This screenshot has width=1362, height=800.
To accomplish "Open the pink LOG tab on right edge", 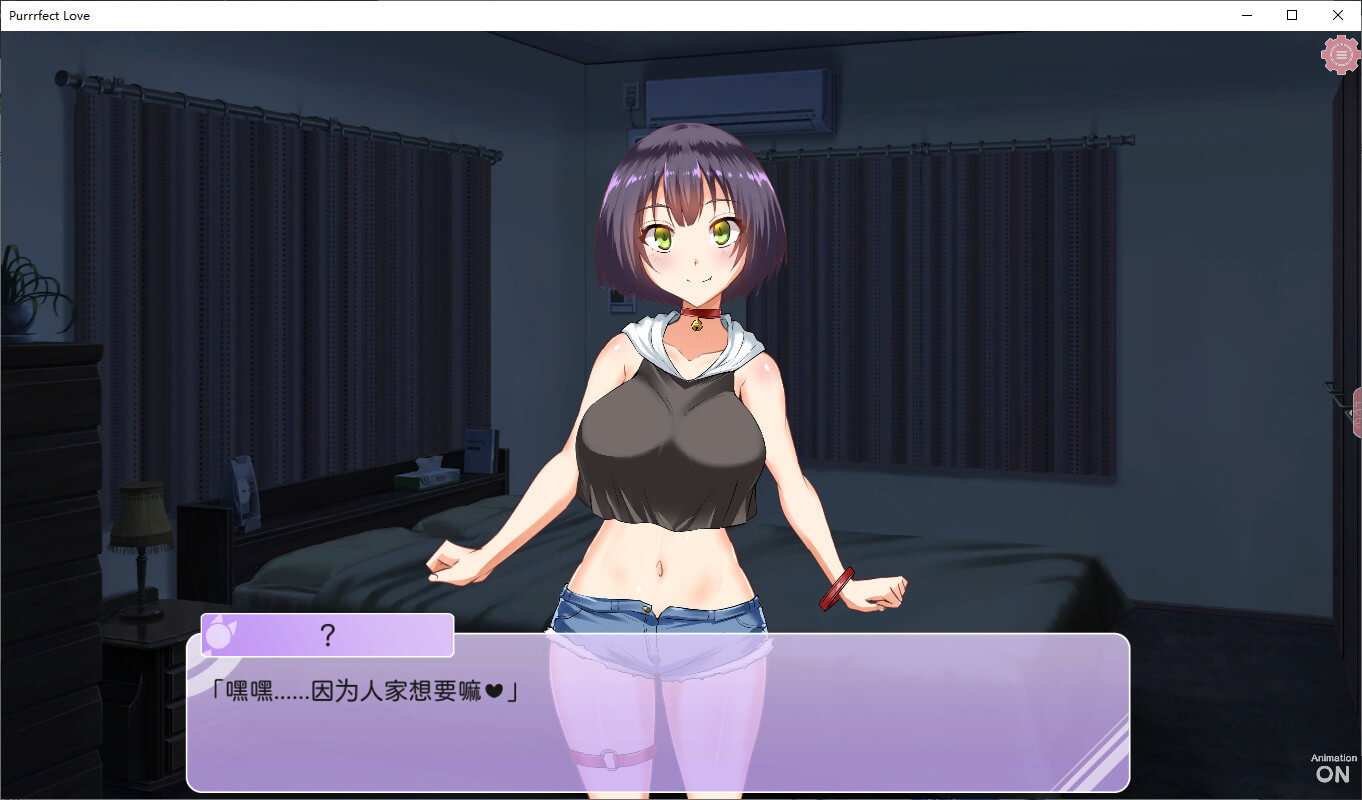I will tap(1356, 412).
